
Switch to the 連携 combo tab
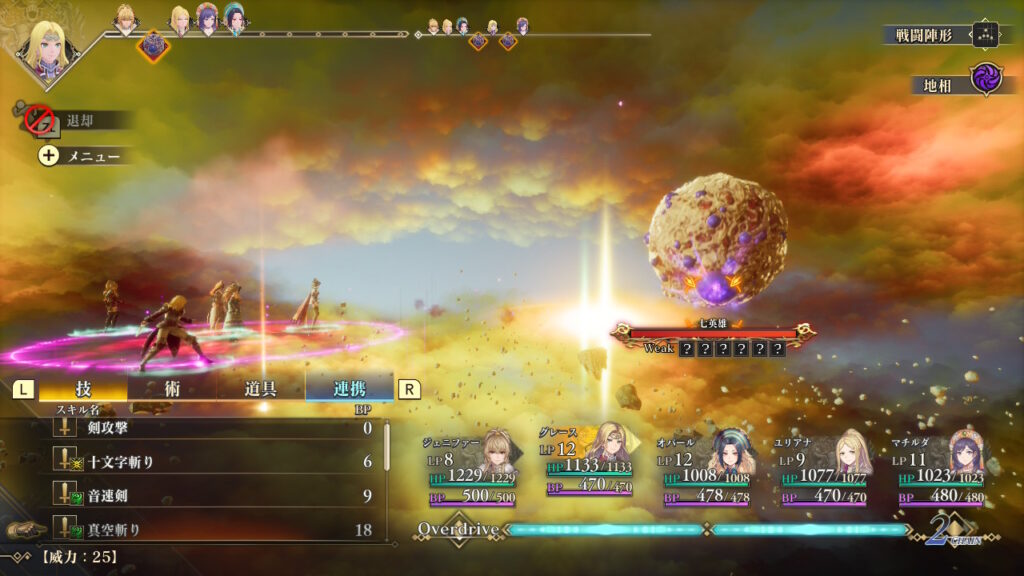click(x=349, y=389)
